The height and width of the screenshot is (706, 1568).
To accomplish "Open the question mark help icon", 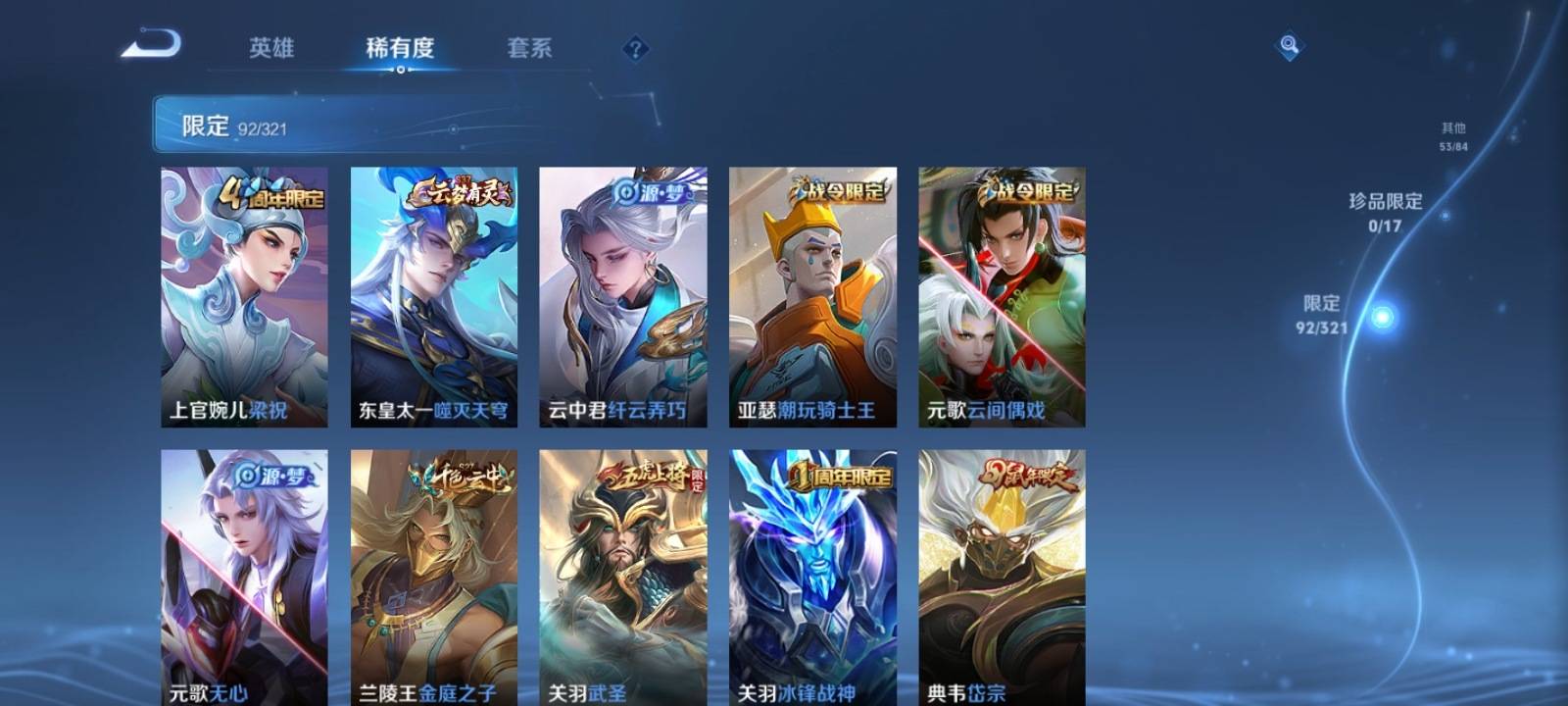I will tap(635, 48).
